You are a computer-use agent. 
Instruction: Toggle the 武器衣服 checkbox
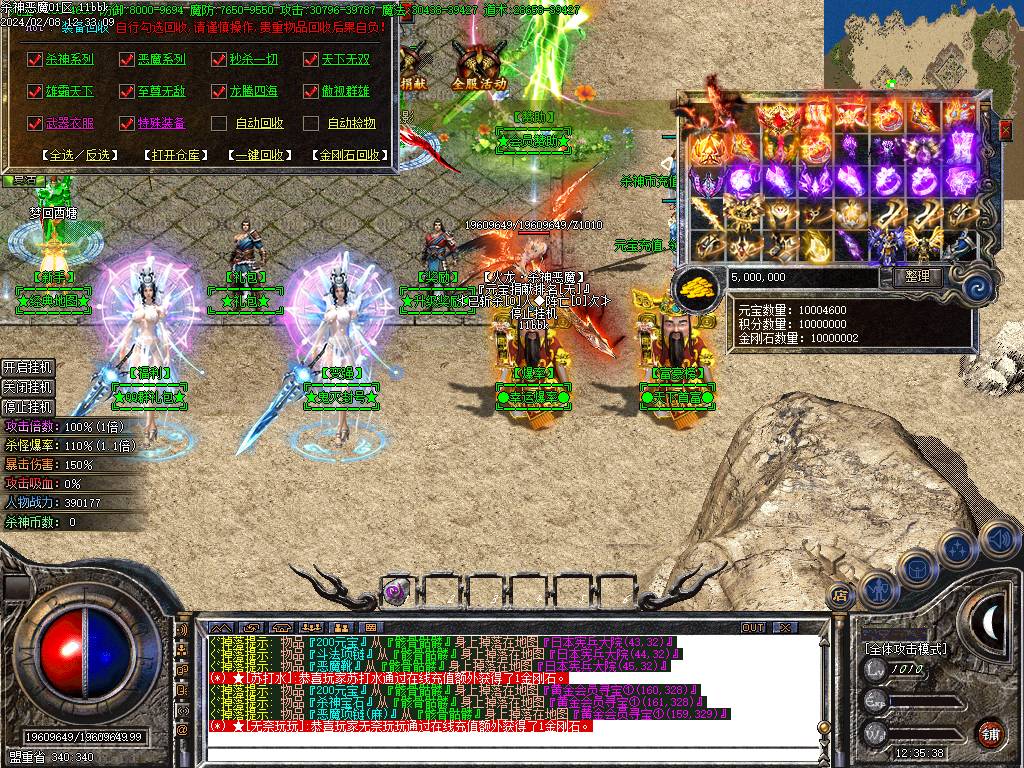(34, 123)
